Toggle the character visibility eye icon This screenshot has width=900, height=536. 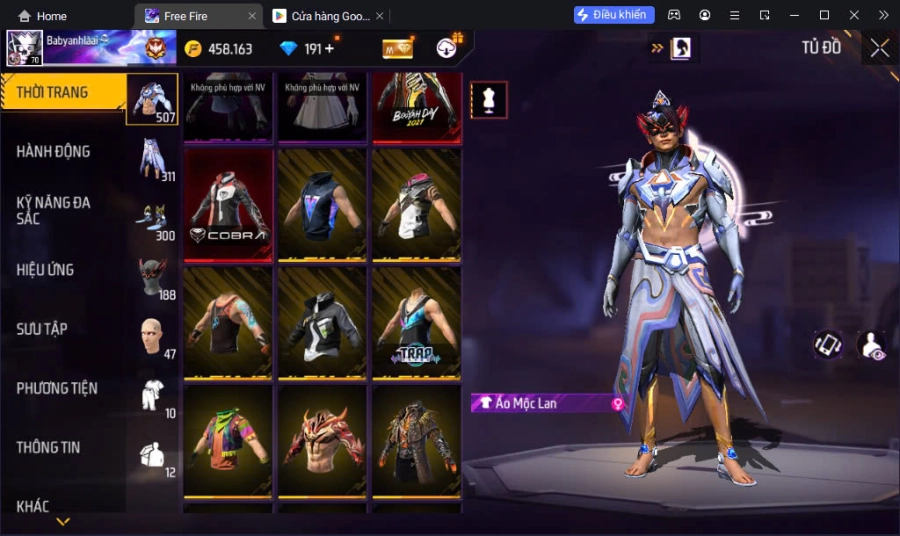pos(871,345)
